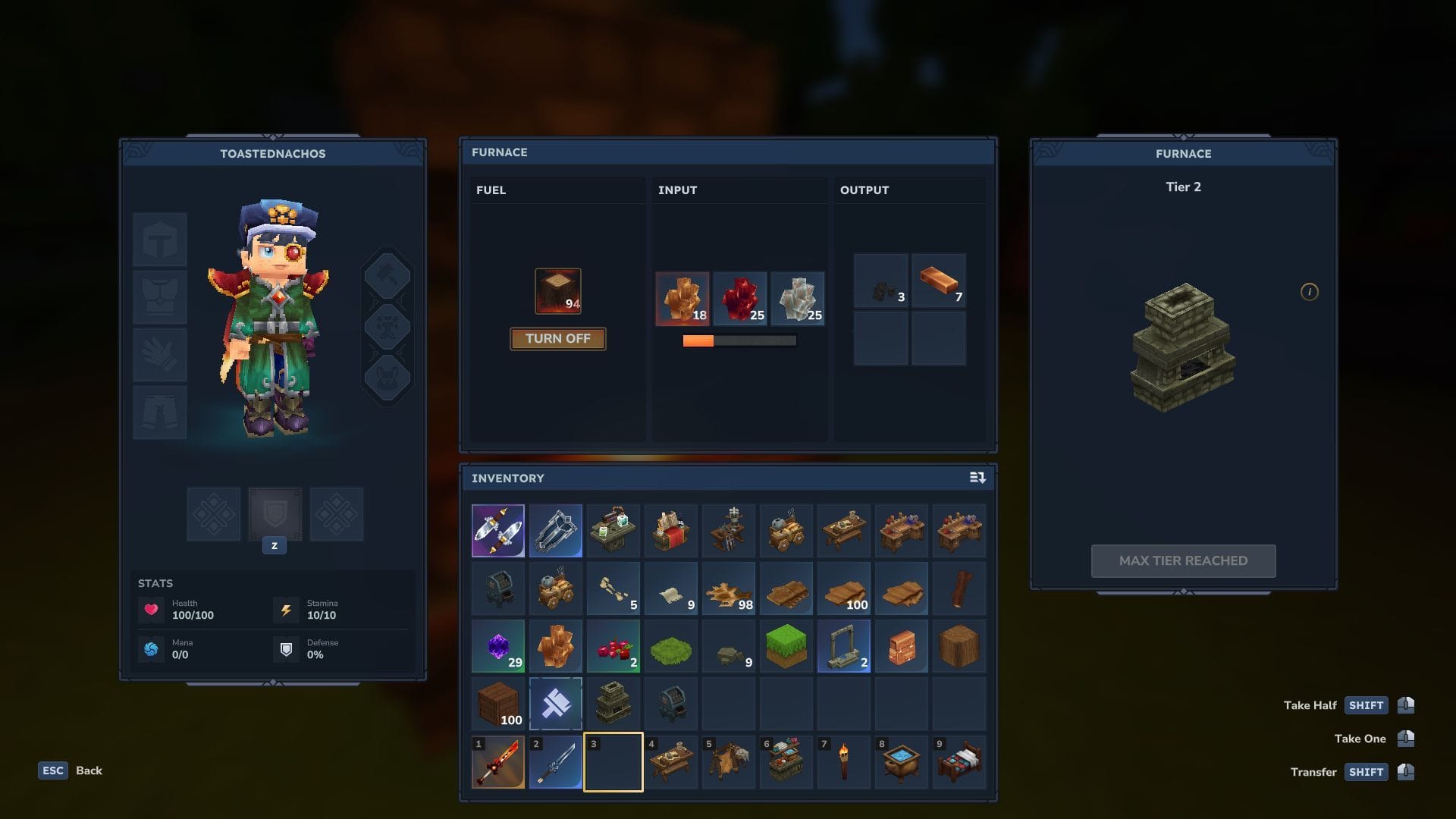
Task: Switch to the Inventory panel header
Action: point(508,478)
